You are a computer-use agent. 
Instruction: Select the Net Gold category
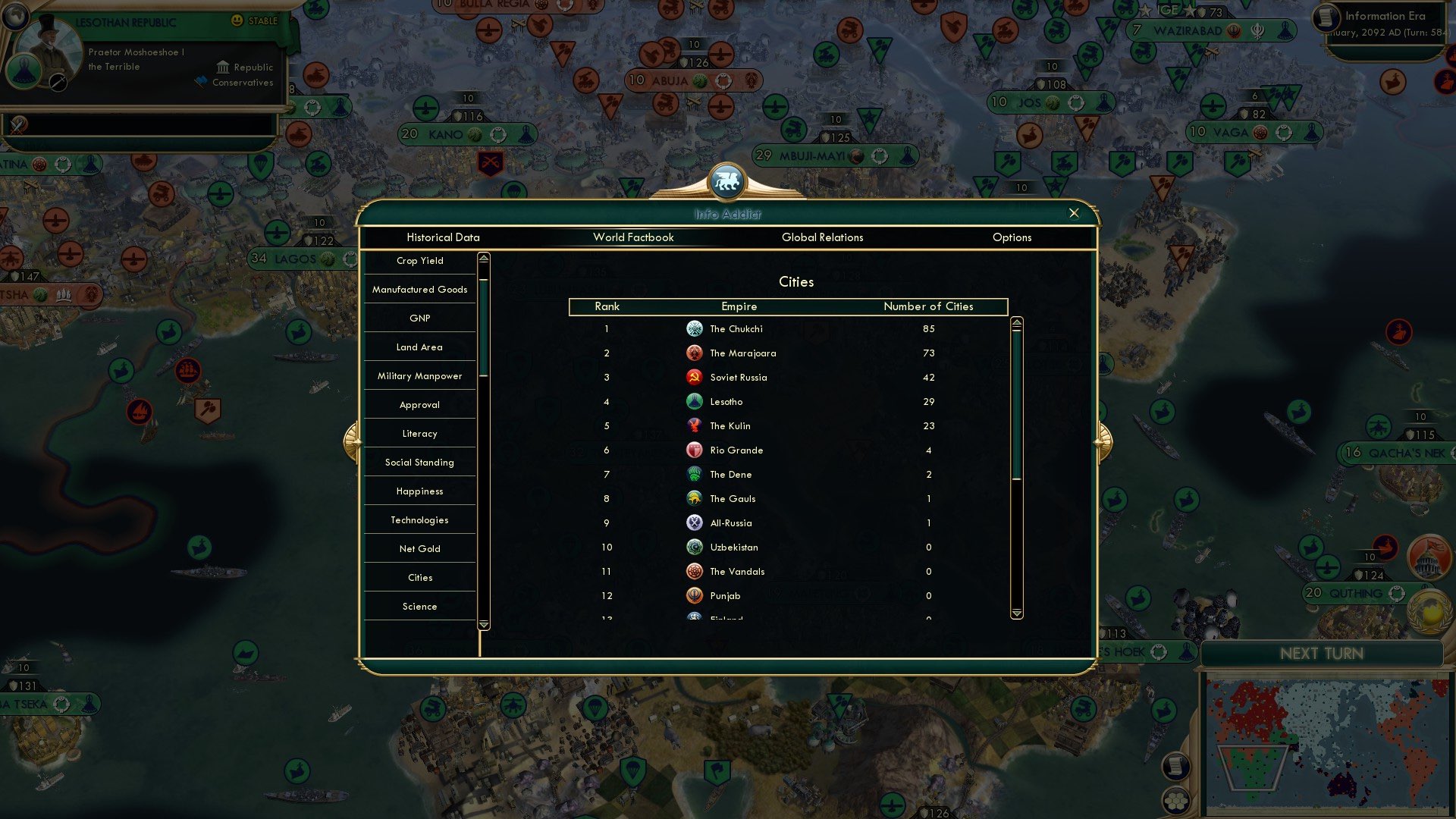[419, 548]
